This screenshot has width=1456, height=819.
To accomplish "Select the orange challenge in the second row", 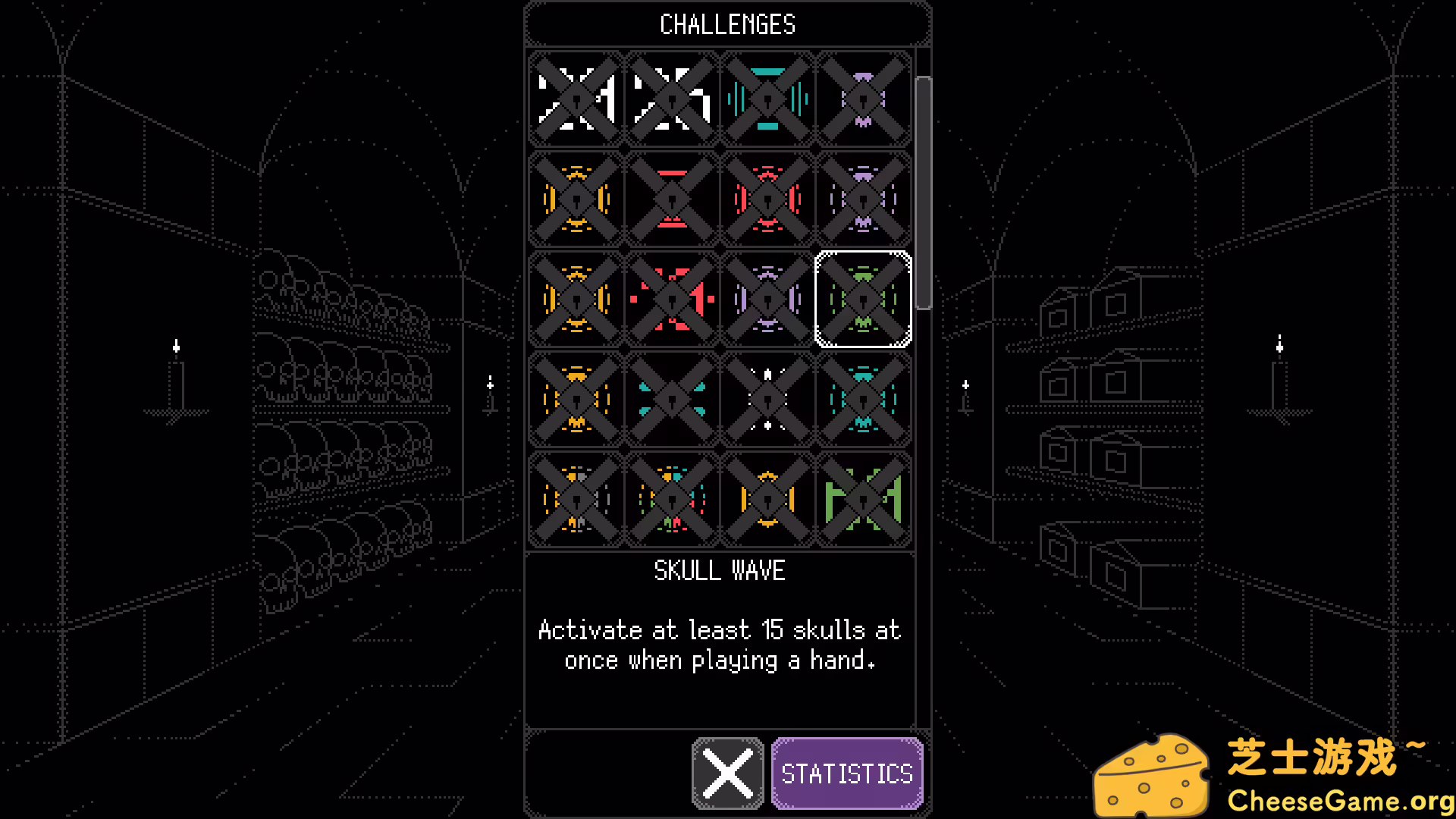I will pyautogui.click(x=575, y=199).
